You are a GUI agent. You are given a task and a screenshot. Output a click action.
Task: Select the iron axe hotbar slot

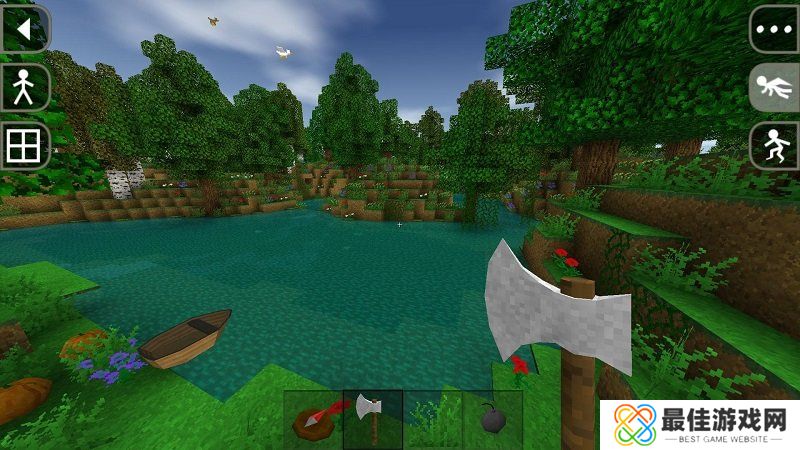(x=372, y=419)
